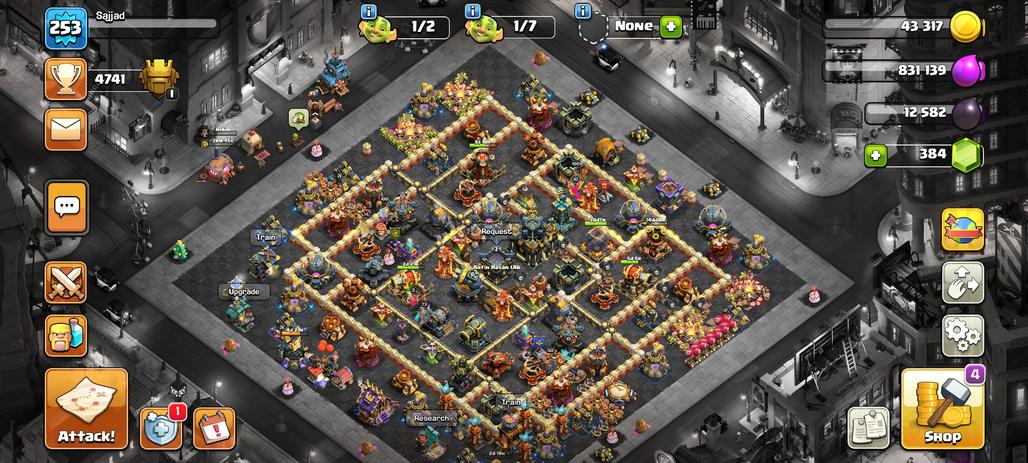The height and width of the screenshot is (463, 1028).
Task: Open the events calendar icon
Action: 213,427
